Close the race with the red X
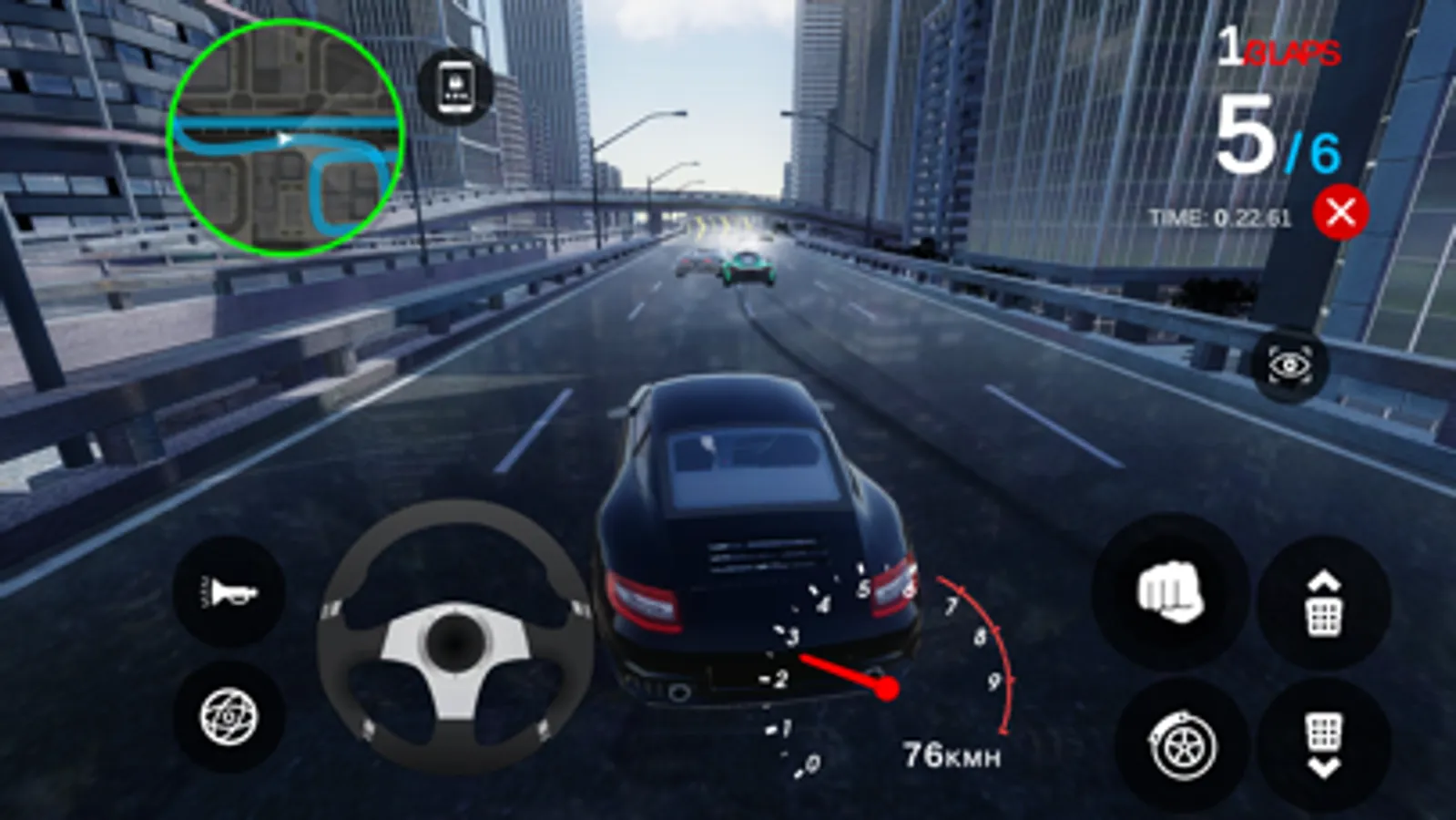 (1340, 213)
